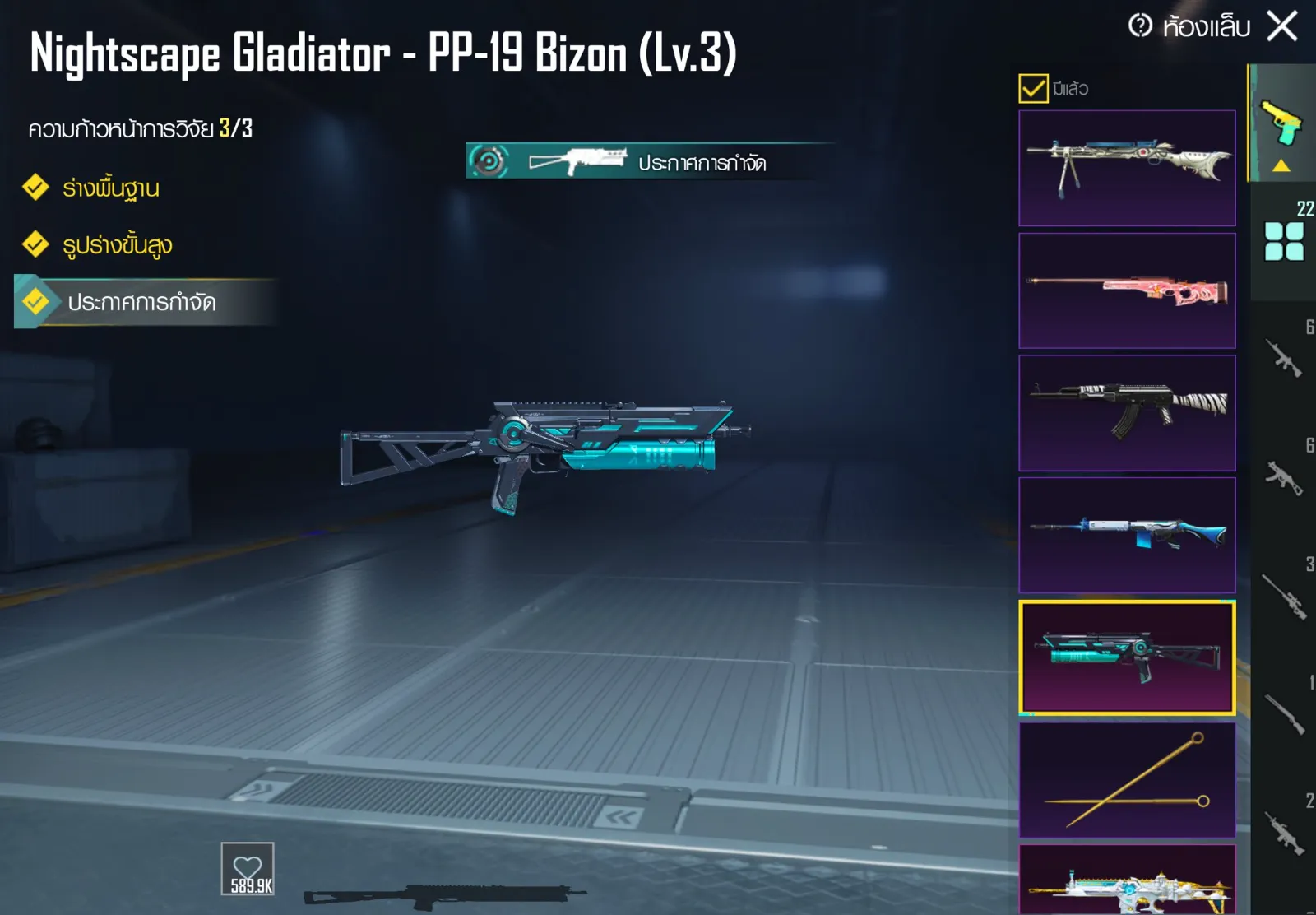Switch to the yellow pistol category tab
The image size is (1316, 915).
point(1281,125)
